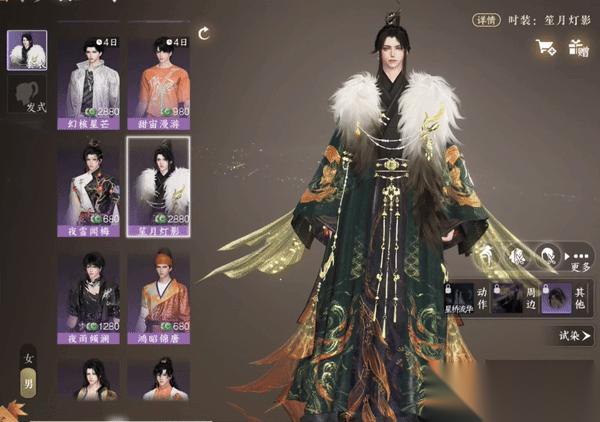Screen dimensions: 600x422
Task: Switch to the 发式 hairstyle tab
Action: click(x=28, y=96)
